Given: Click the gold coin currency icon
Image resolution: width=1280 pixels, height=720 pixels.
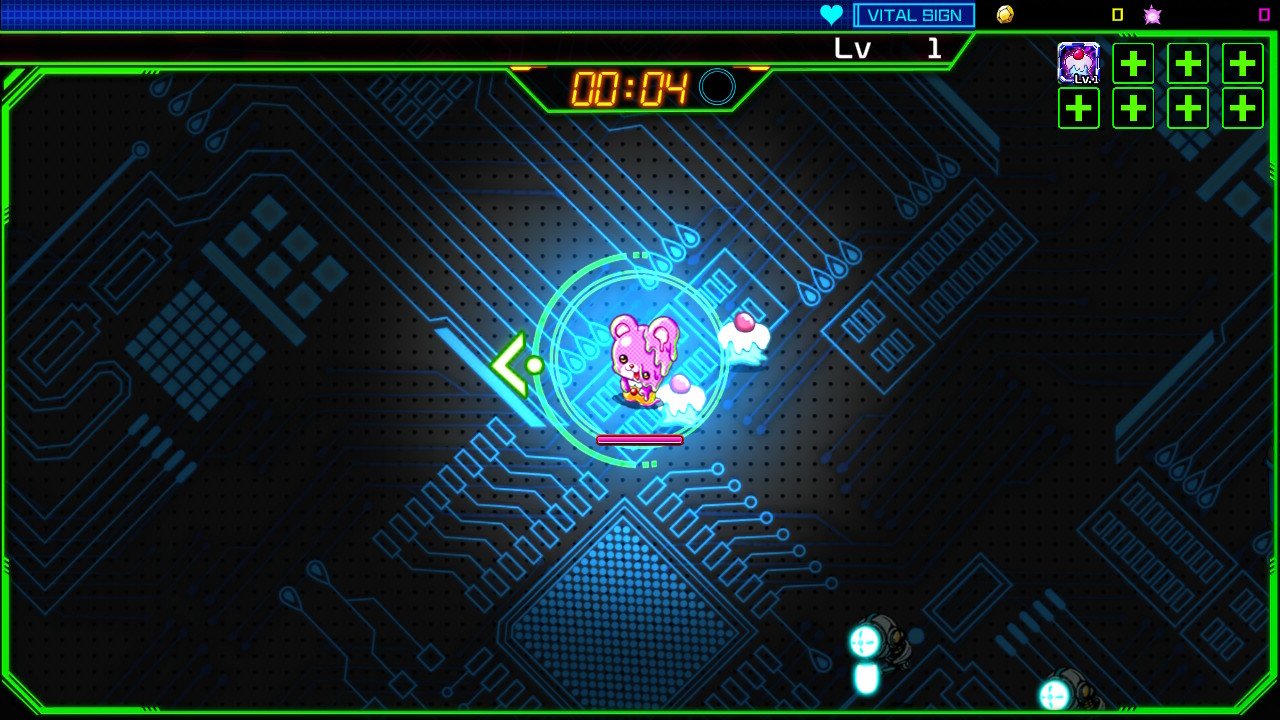Looking at the screenshot, I should pyautogui.click(x=1004, y=14).
